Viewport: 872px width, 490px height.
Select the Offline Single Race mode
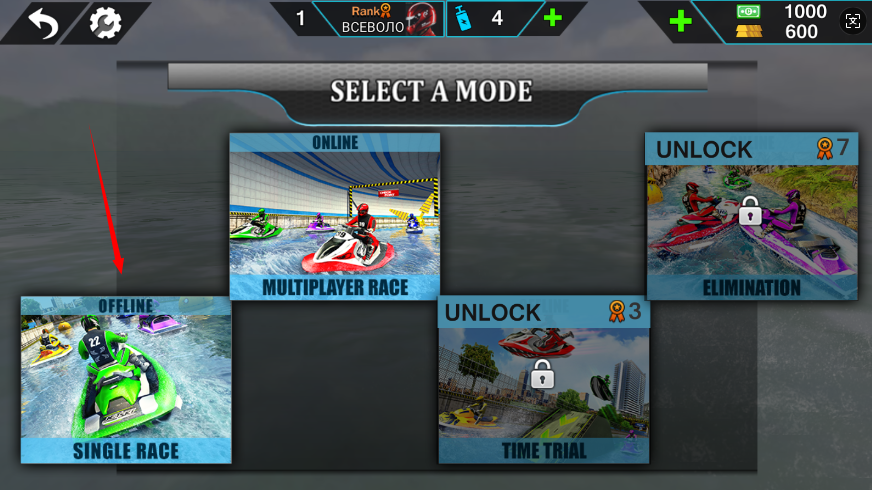126,380
